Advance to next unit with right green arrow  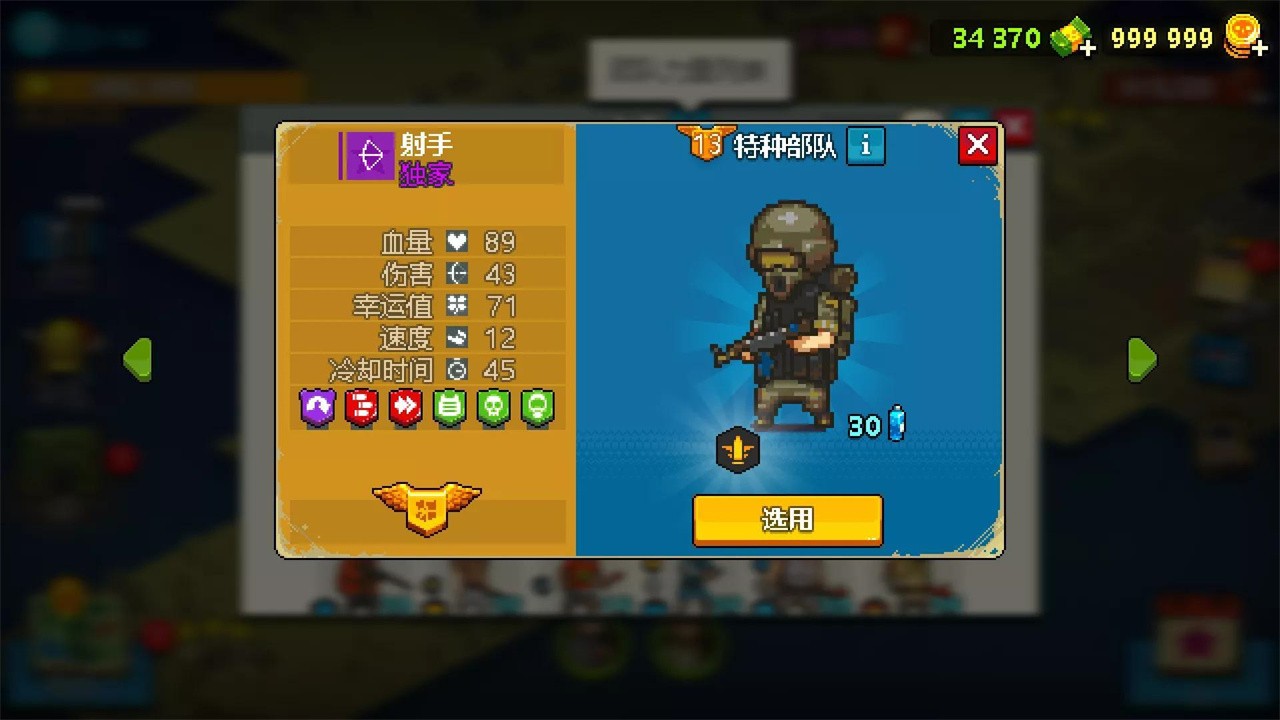click(x=1143, y=359)
